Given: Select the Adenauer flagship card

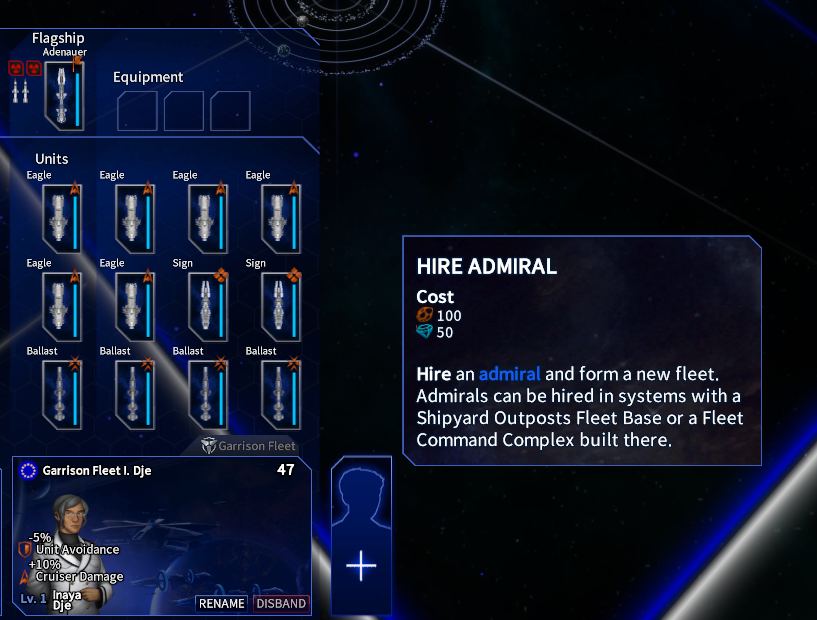Looking at the screenshot, I should [x=65, y=94].
